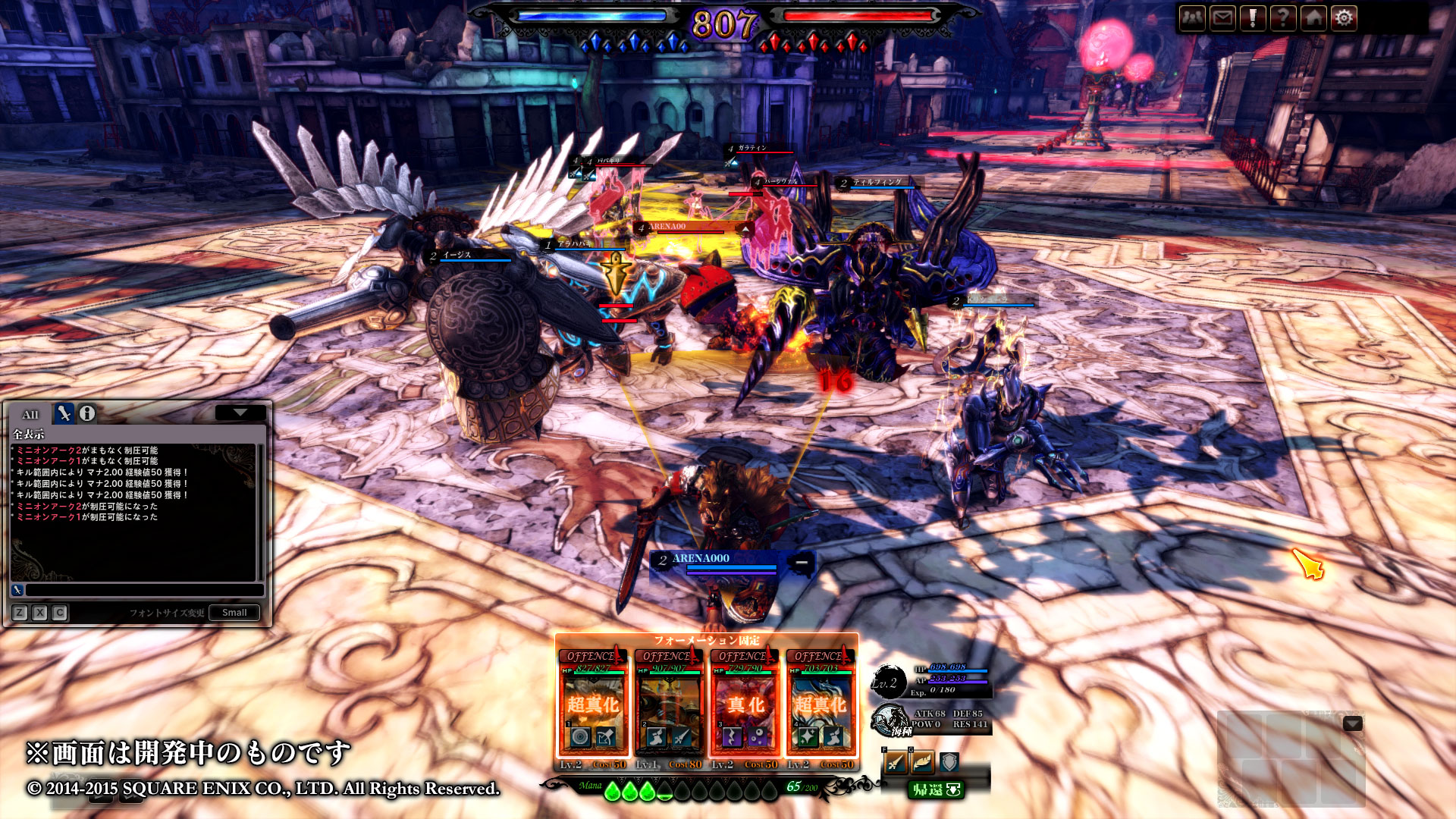Activate the feather skill icon

[922, 762]
